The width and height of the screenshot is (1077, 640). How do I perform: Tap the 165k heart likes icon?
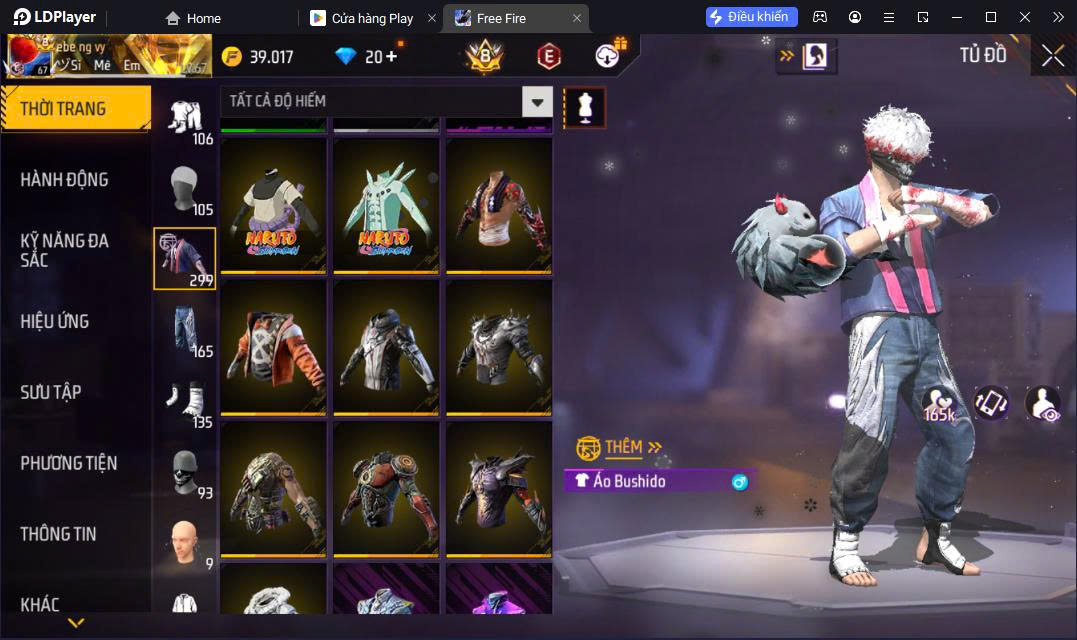pos(939,402)
